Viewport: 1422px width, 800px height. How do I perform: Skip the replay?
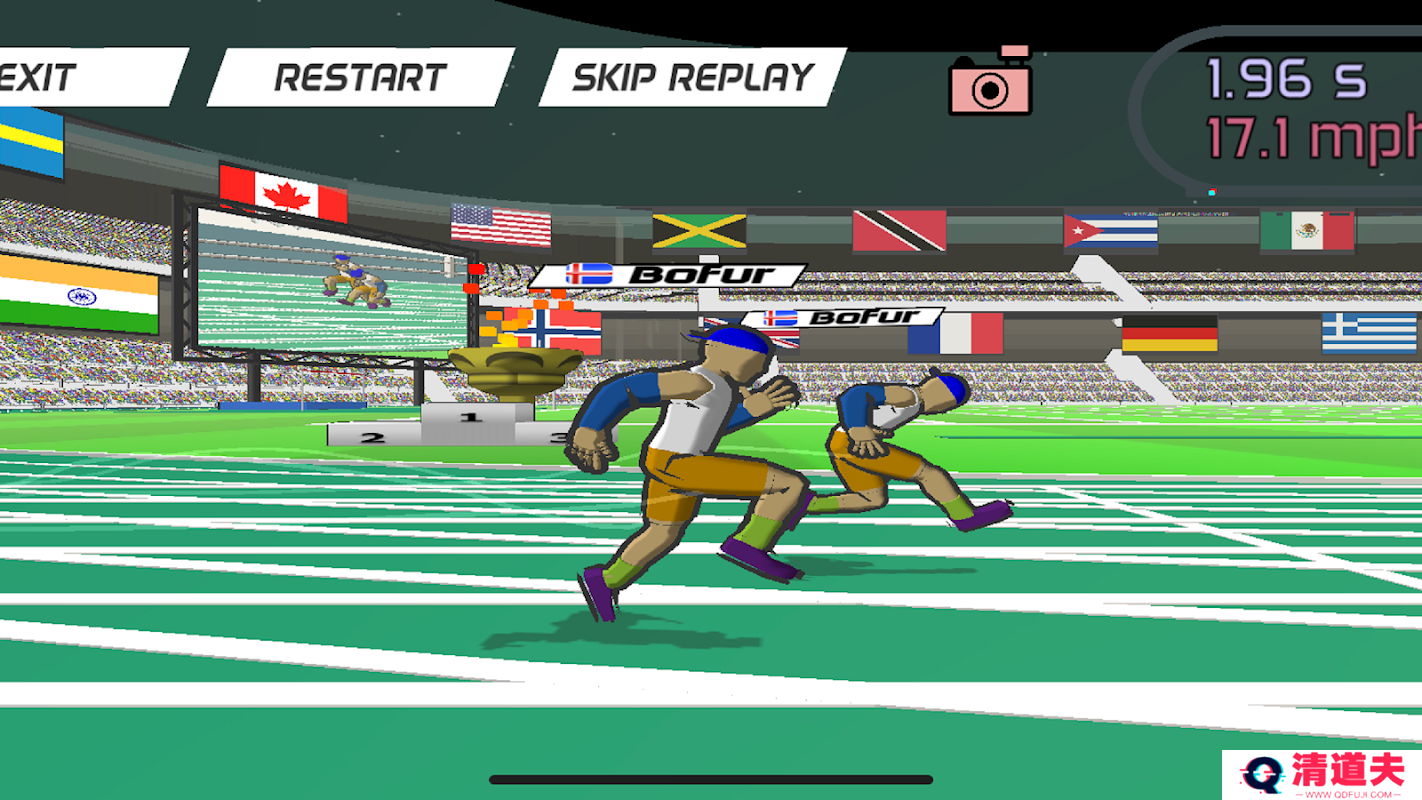point(692,77)
